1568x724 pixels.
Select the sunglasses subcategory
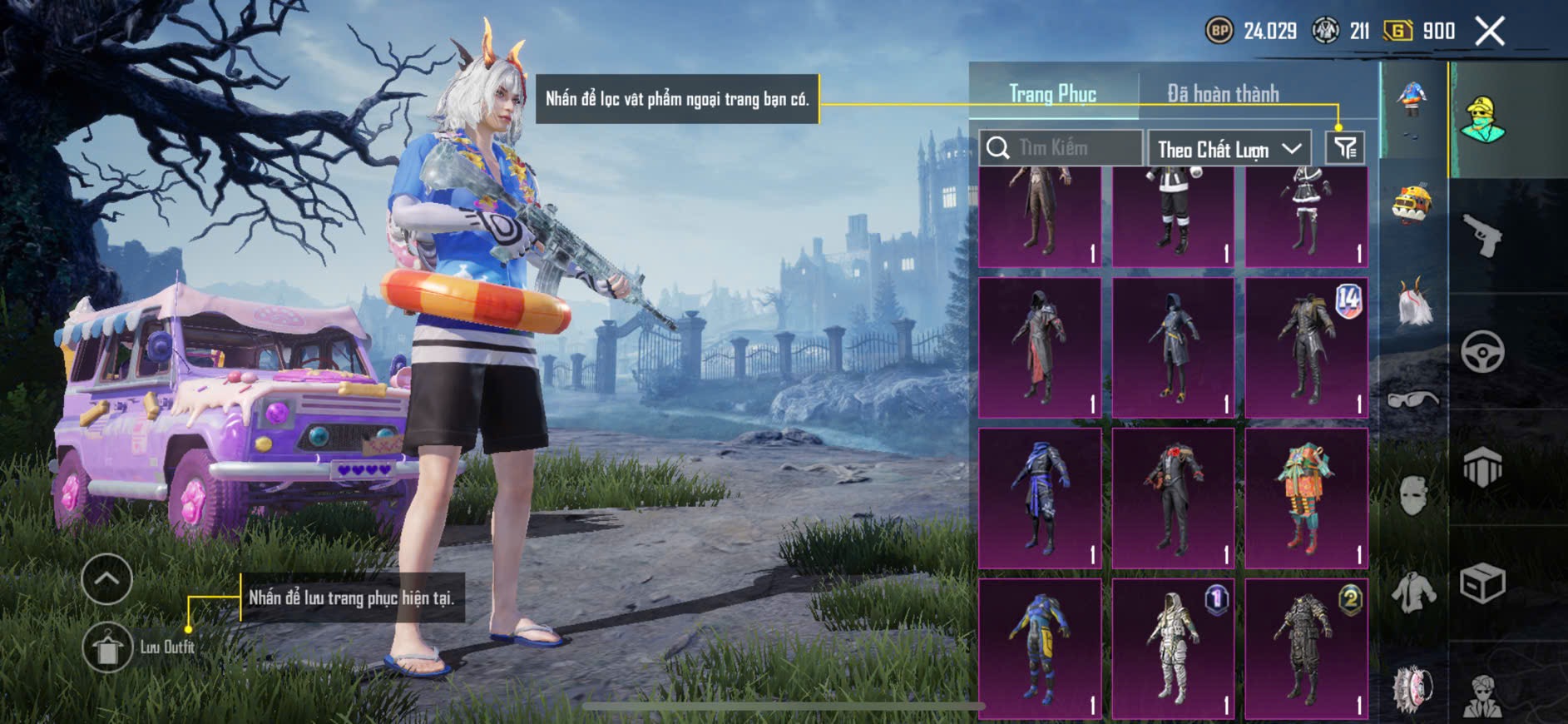point(1412,399)
